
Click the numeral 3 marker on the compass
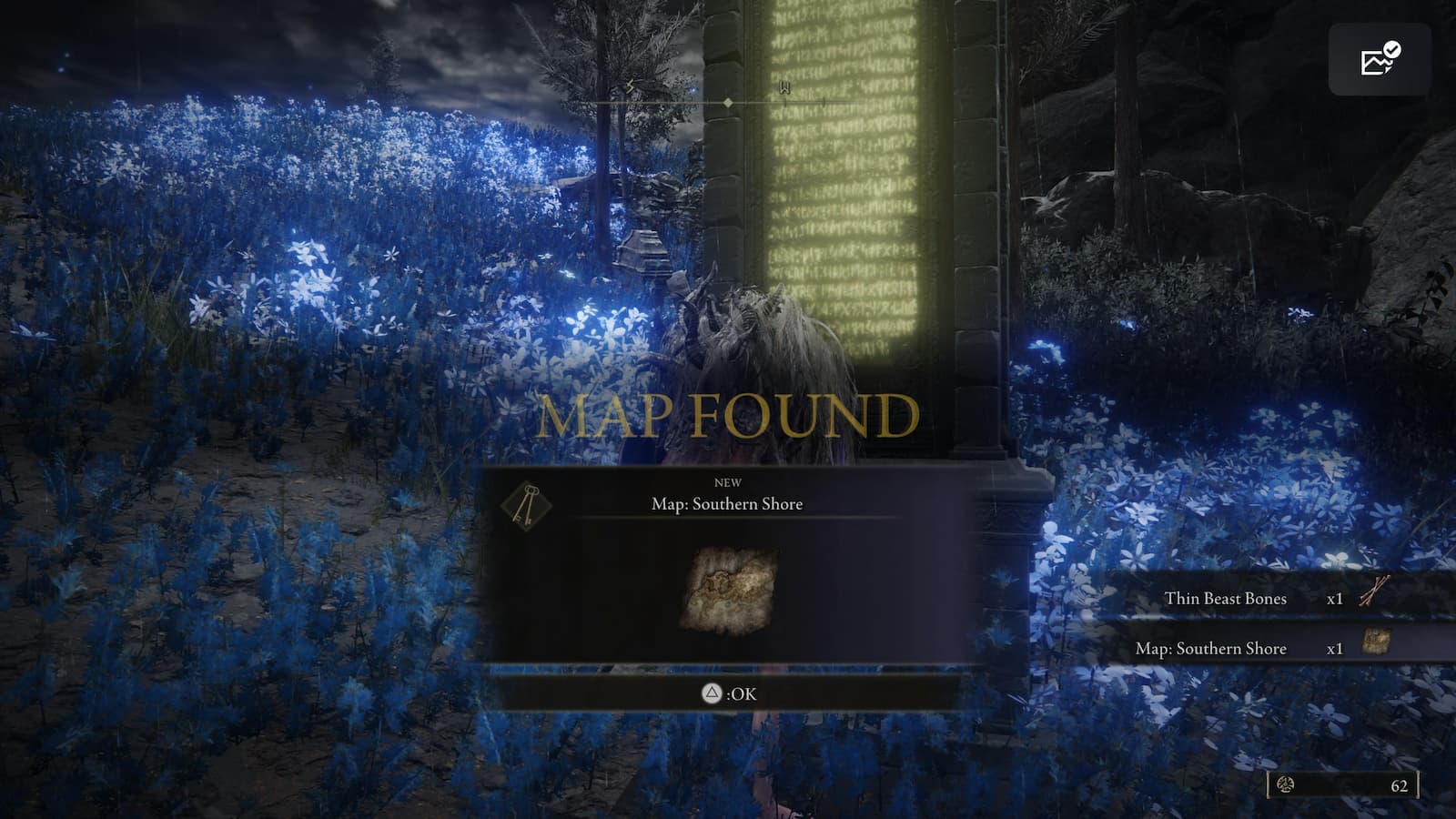pos(628,86)
